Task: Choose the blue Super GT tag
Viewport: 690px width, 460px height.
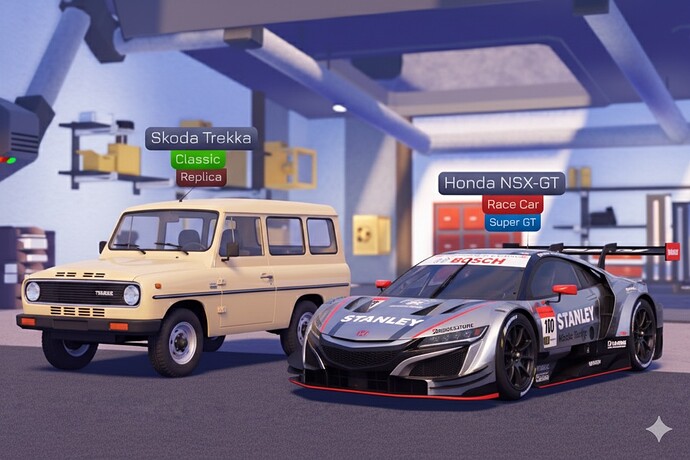Action: pos(513,222)
